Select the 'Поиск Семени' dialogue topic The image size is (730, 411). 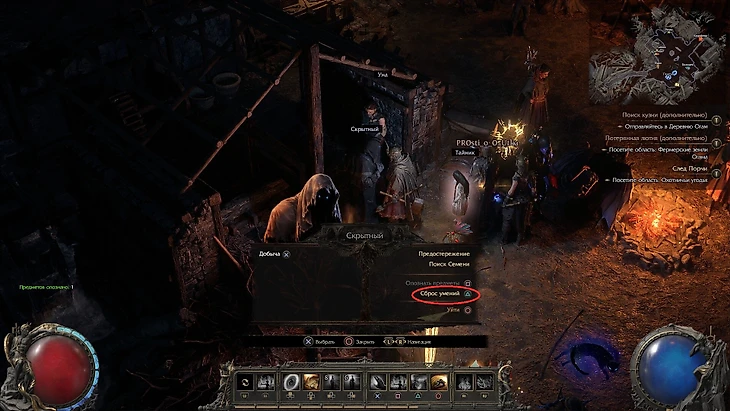pos(449,265)
